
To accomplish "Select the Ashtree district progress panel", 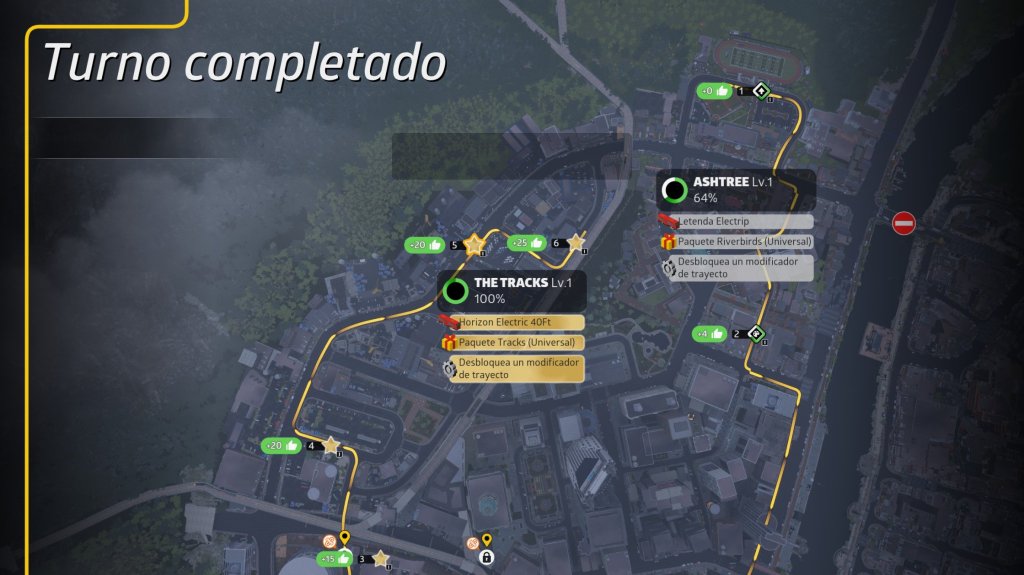I will 735,189.
